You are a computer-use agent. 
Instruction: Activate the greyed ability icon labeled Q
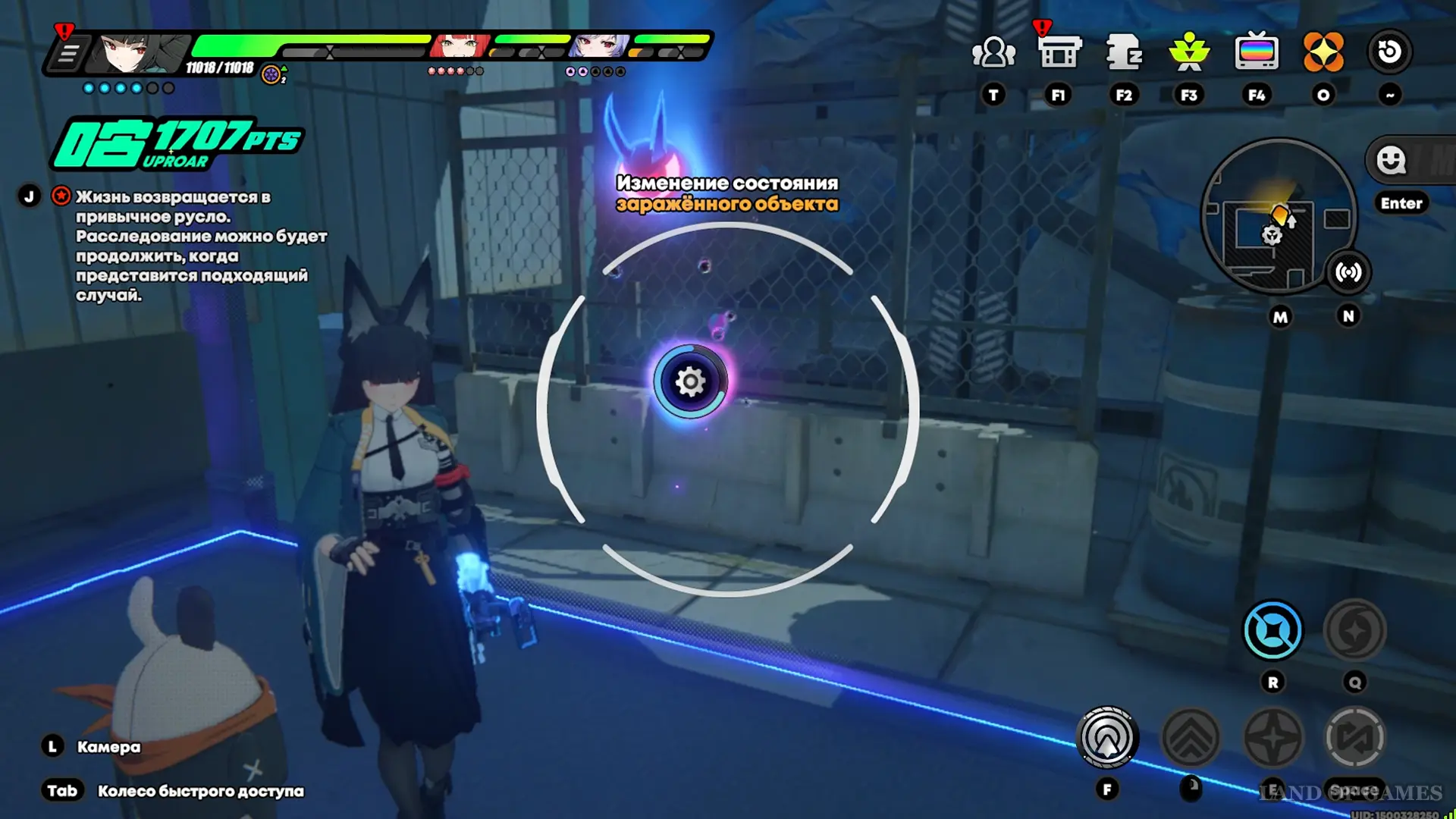point(1354,630)
